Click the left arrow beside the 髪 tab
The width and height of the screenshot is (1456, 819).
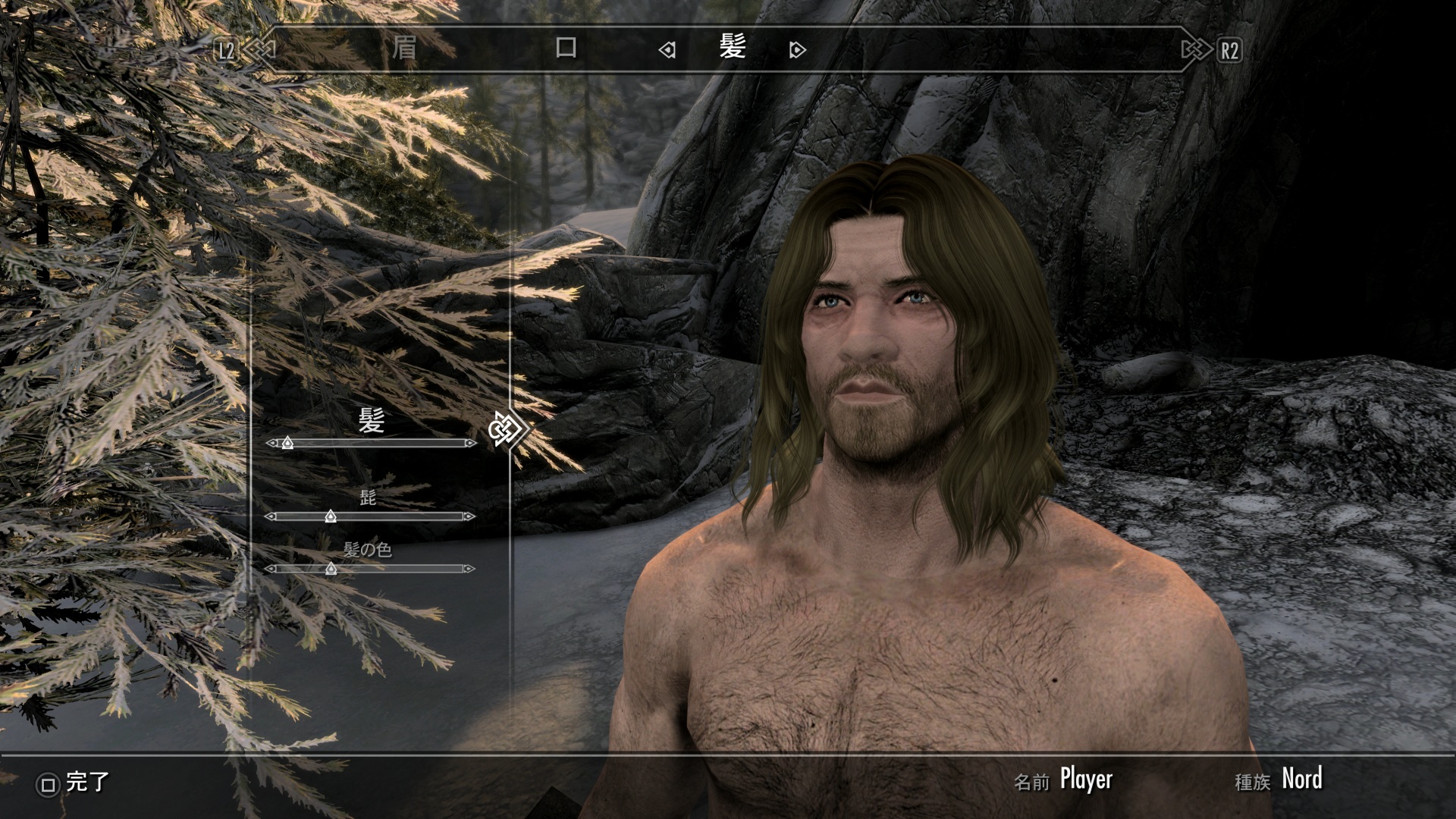point(667,51)
